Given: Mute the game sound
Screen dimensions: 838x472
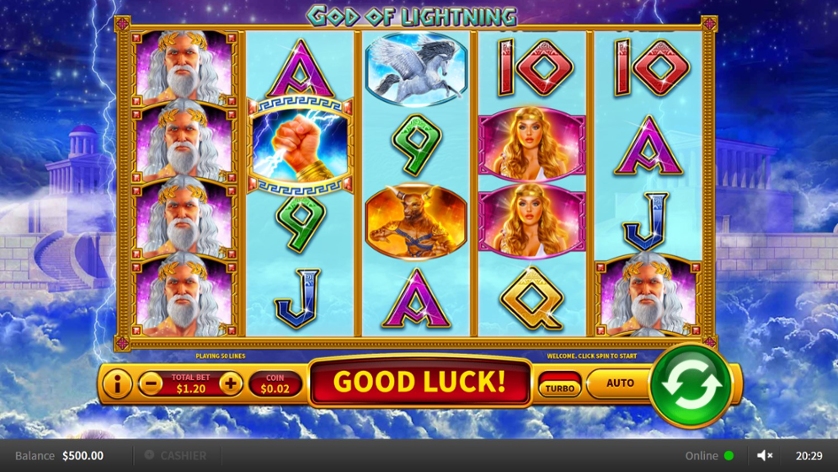Looking at the screenshot, I should point(765,456).
